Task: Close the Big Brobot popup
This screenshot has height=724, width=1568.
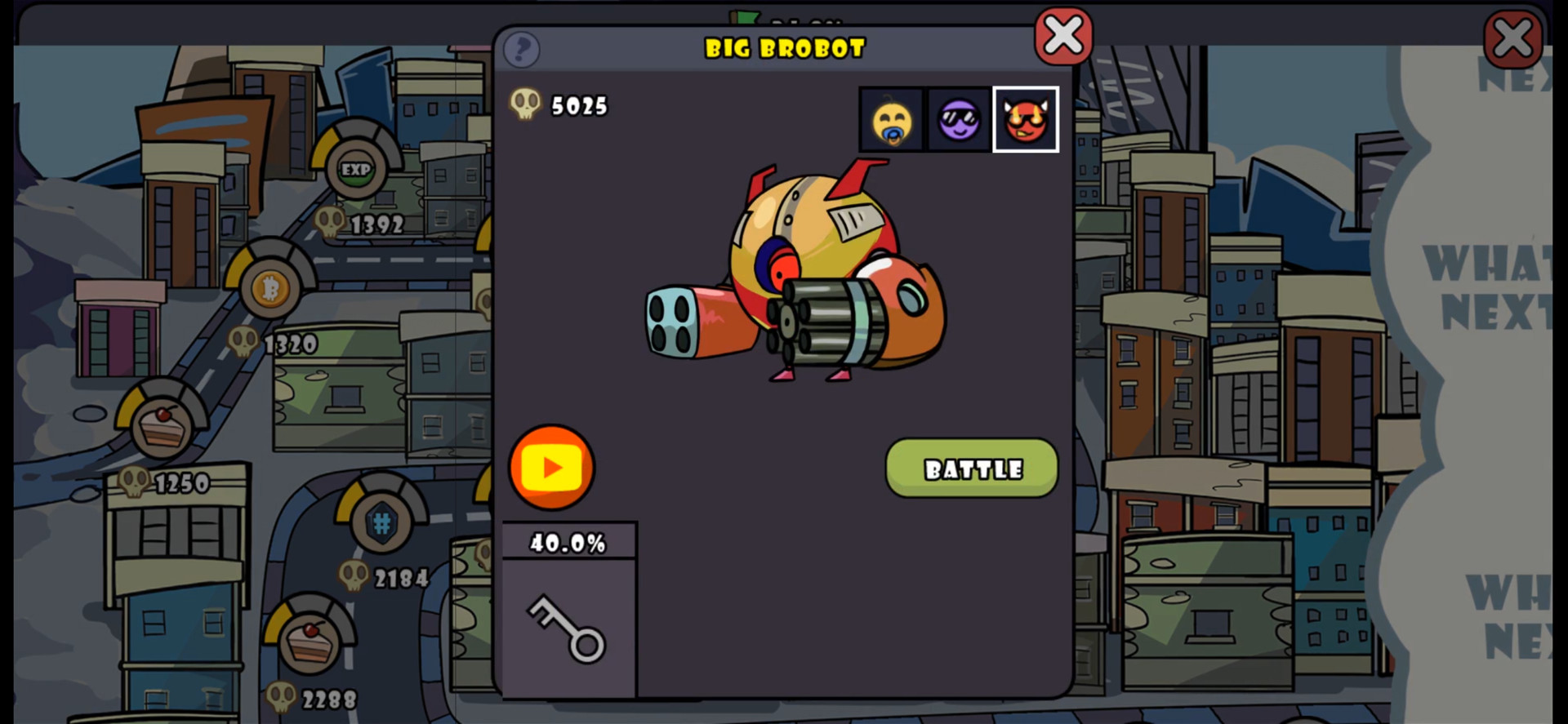Action: tap(1063, 35)
